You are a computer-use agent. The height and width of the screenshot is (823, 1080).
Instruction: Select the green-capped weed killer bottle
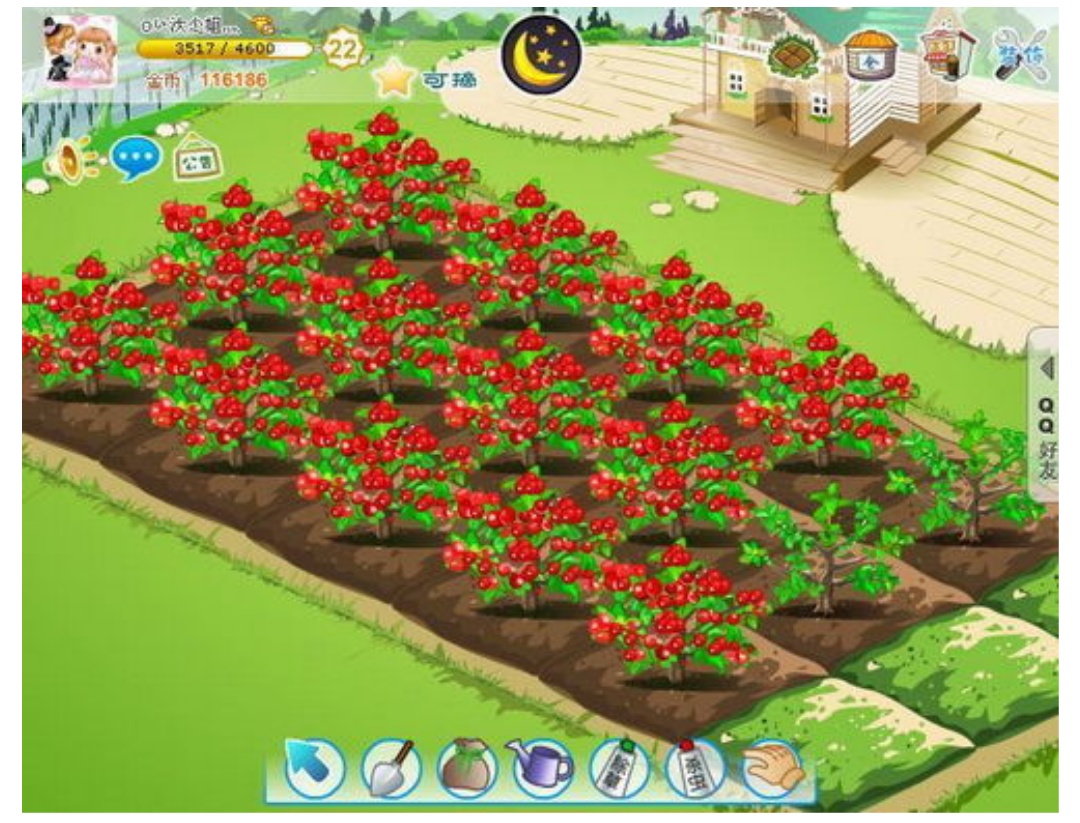coord(619,769)
